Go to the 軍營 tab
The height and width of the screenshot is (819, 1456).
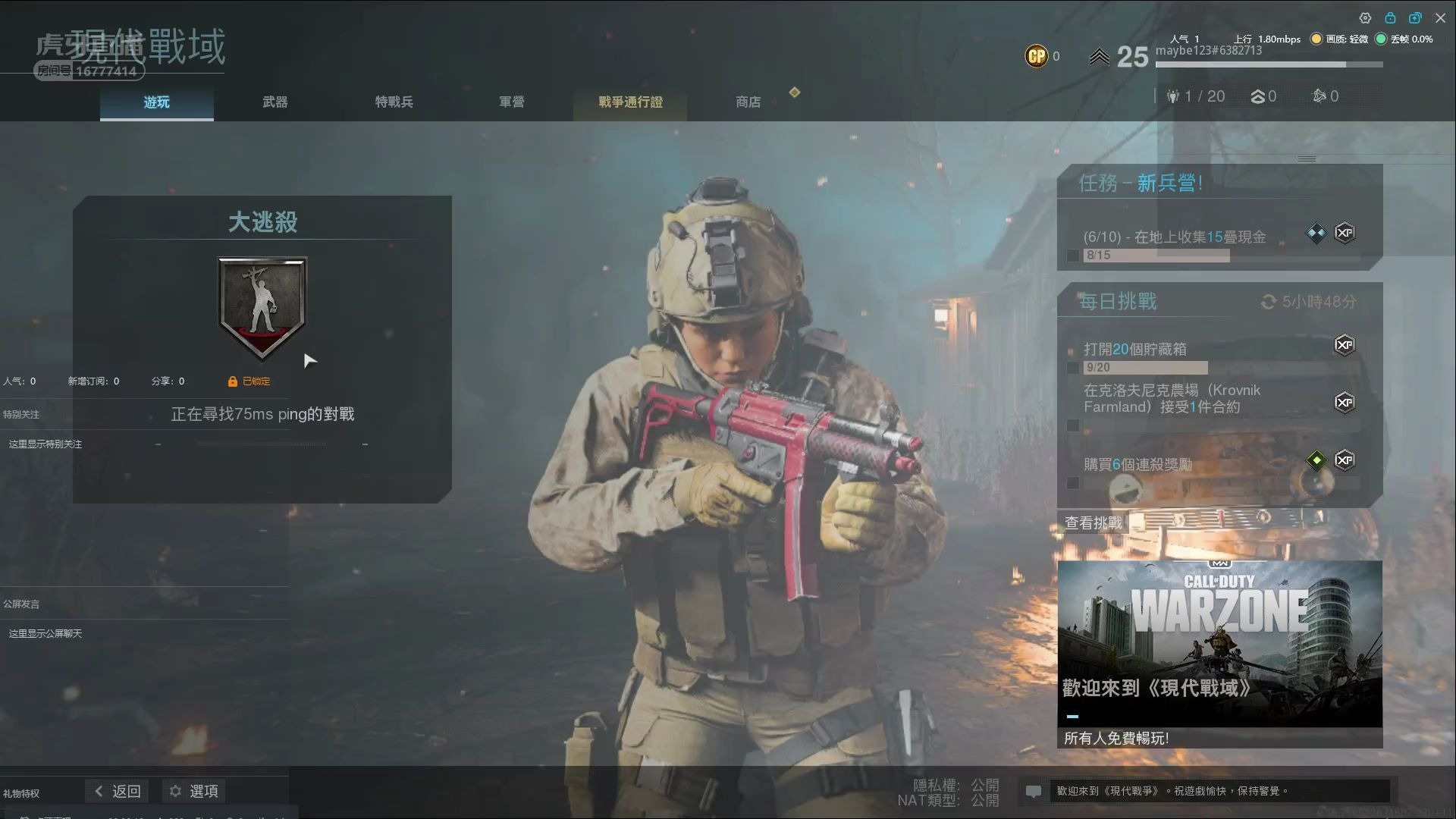511,102
